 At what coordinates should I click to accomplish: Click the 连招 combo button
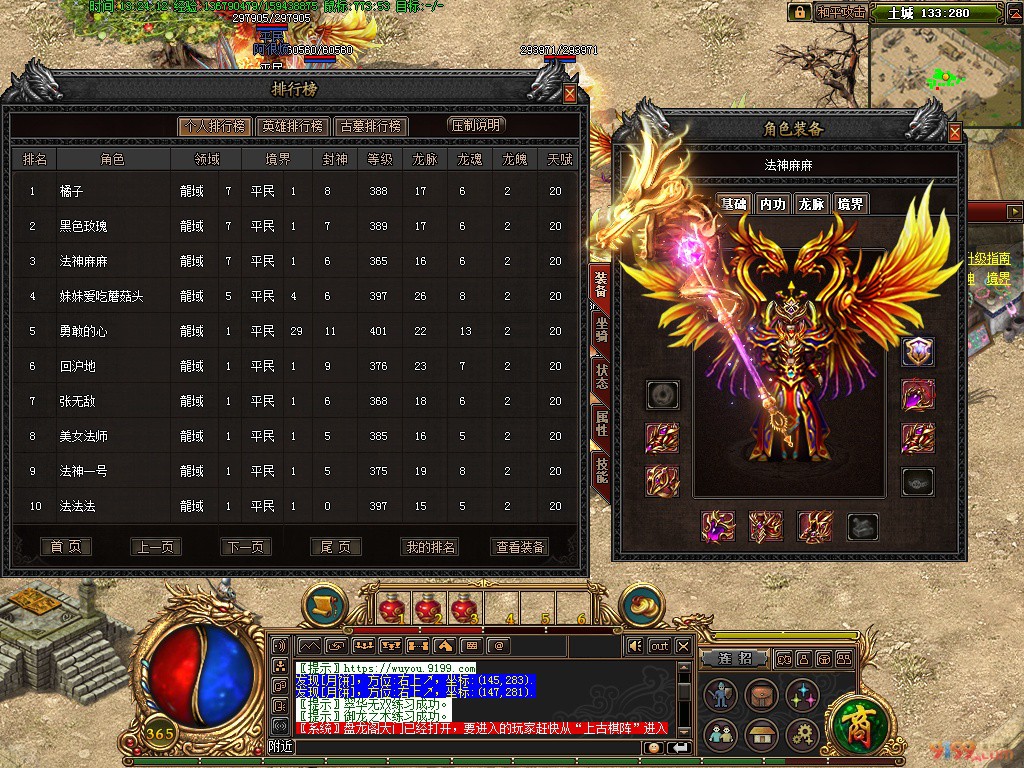734,658
